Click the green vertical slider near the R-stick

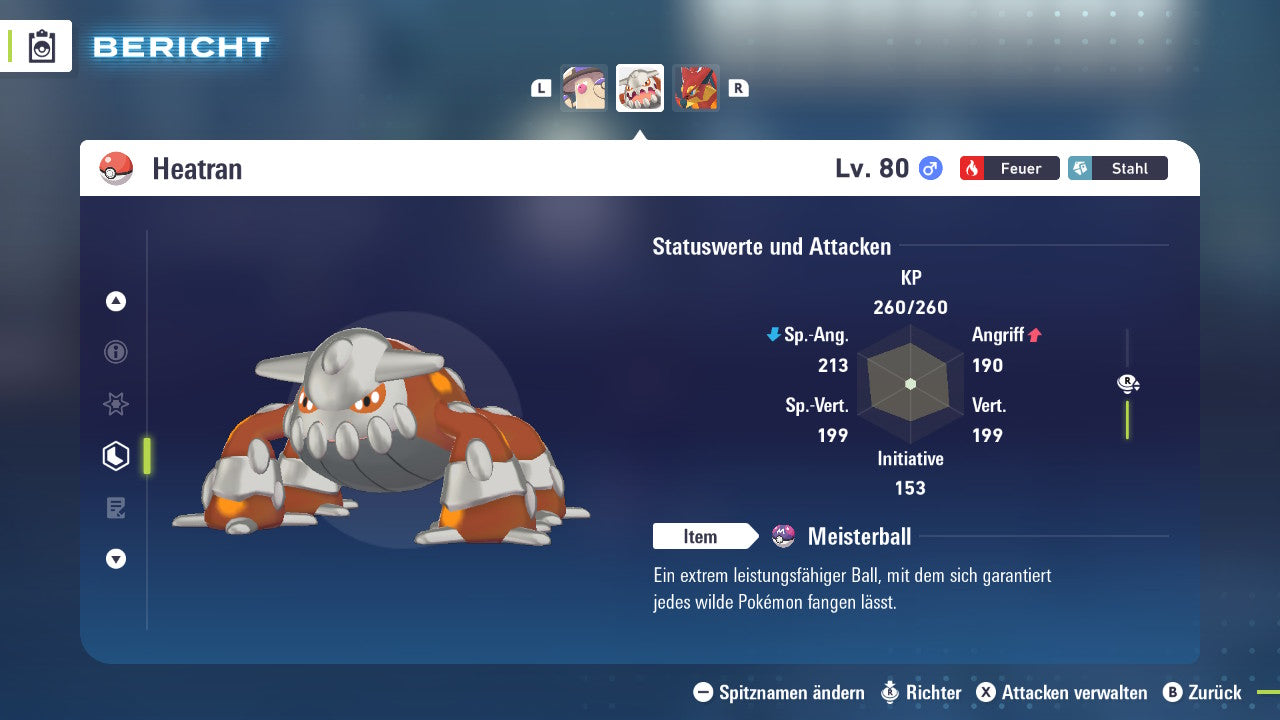click(x=1129, y=418)
